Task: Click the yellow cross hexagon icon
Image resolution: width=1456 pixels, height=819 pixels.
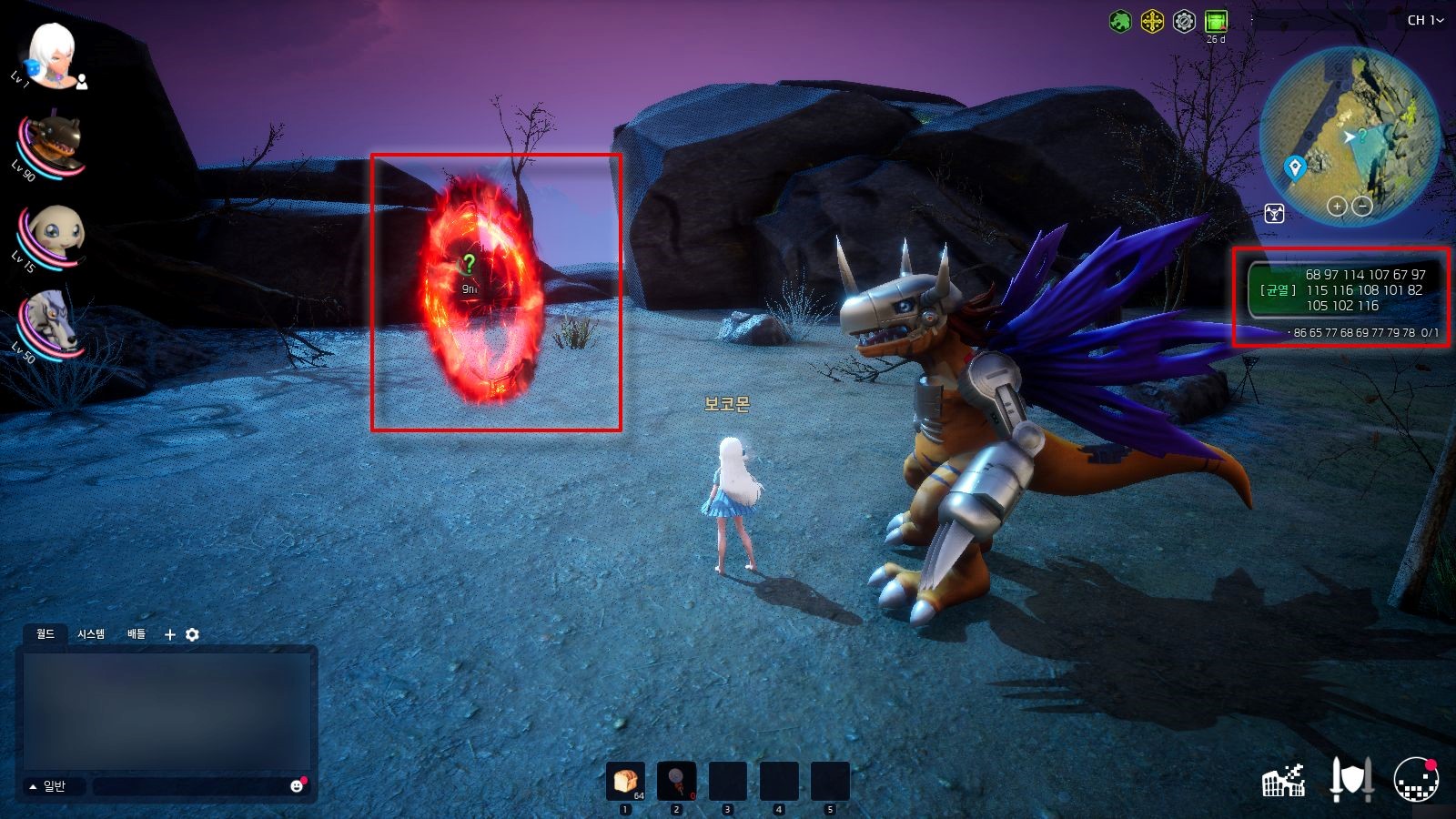Action: [x=1152, y=21]
